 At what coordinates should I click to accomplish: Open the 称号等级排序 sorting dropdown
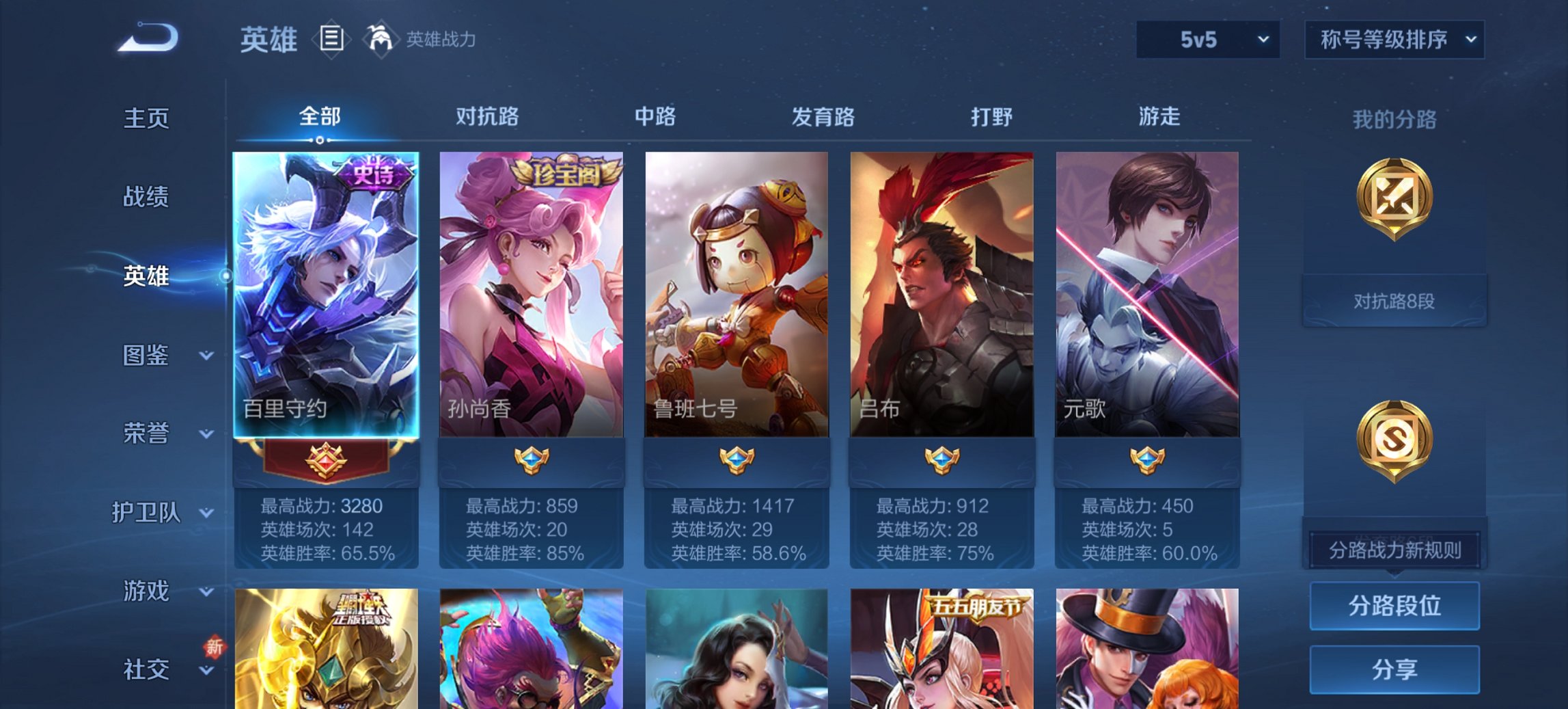1394,40
